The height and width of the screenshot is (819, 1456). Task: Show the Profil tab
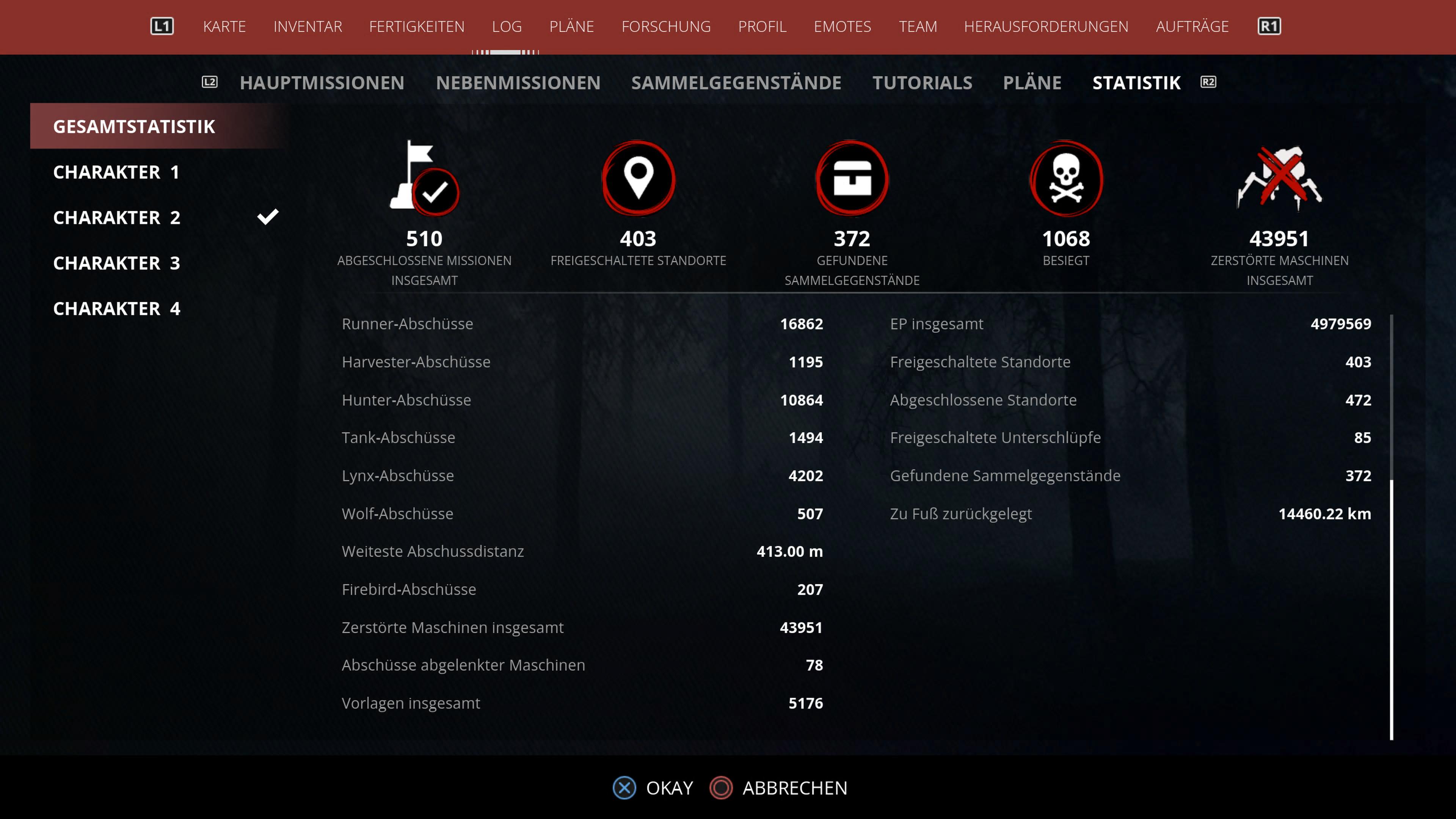(x=762, y=27)
